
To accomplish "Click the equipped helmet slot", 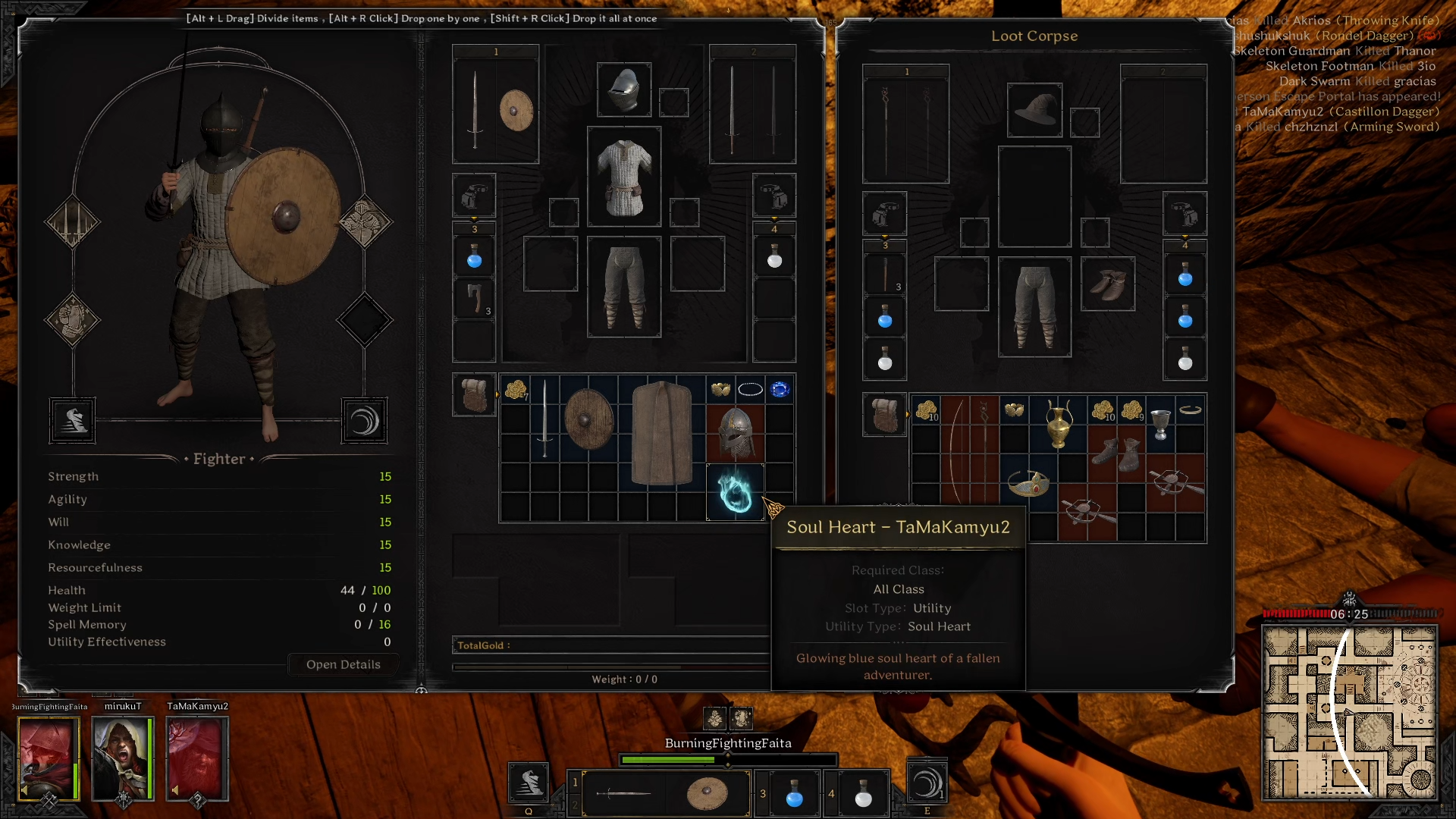I will click(623, 90).
